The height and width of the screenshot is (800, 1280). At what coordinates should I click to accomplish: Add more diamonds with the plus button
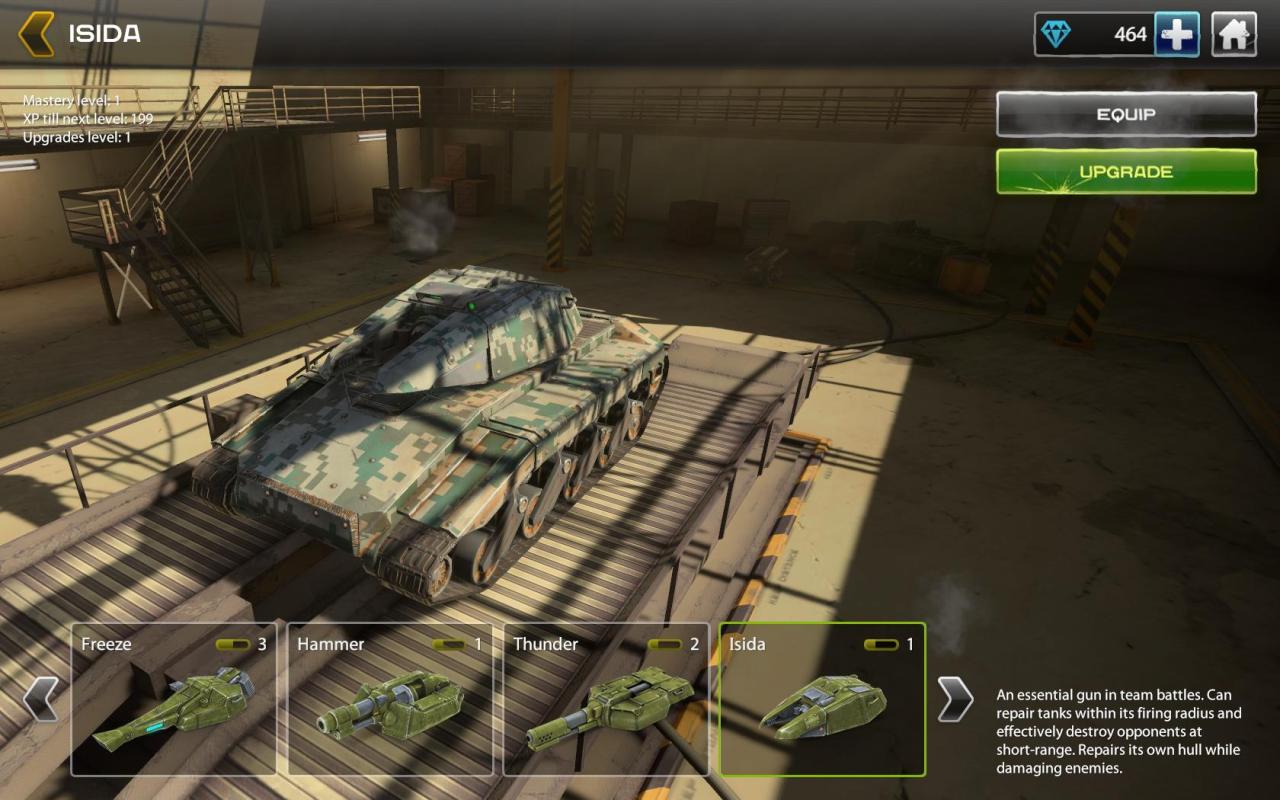[1177, 35]
